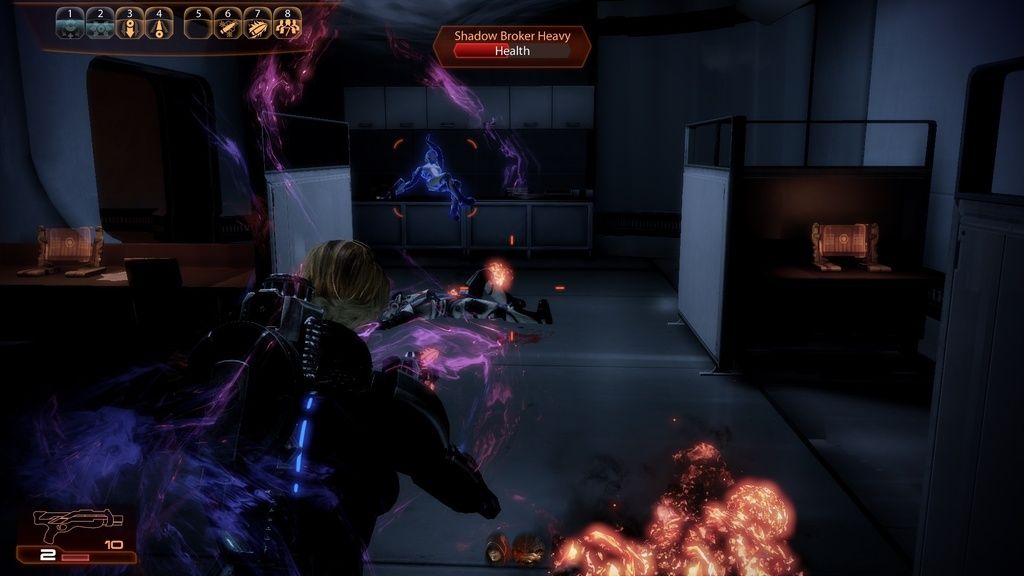Activate the flaming ammo power in slot 7
Screen dimensions: 1024x576
(258, 23)
